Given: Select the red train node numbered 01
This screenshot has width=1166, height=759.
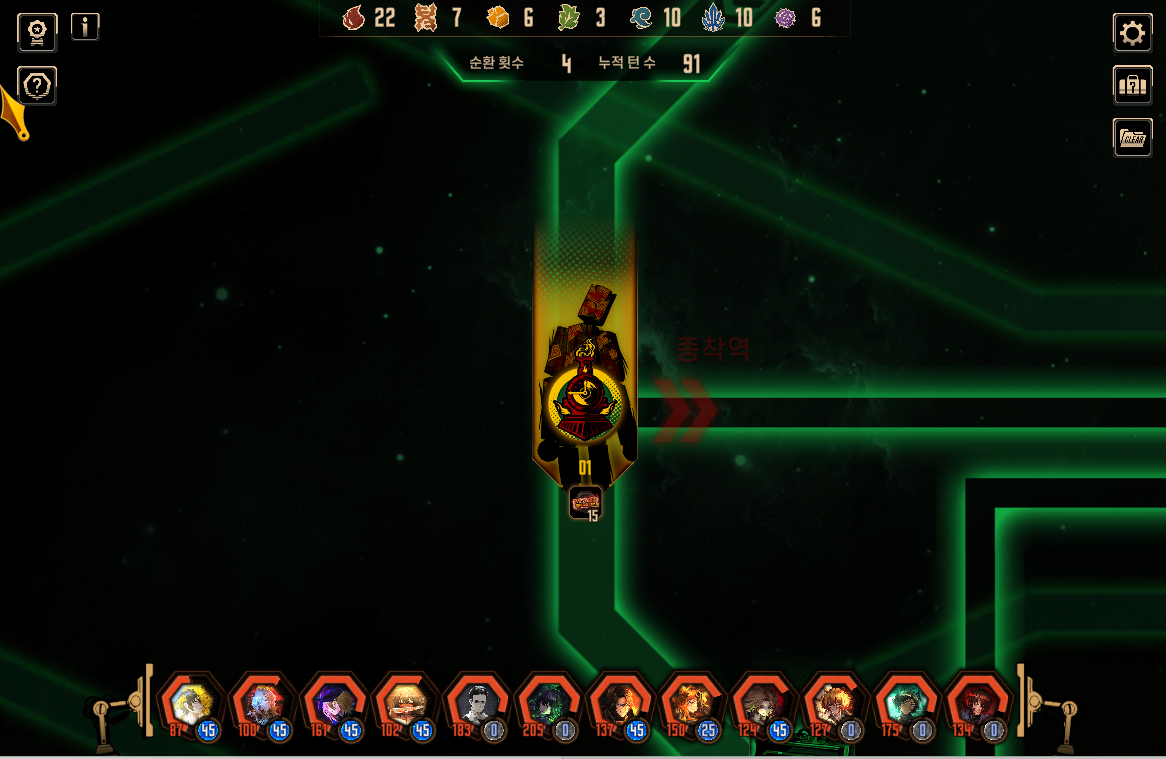Looking at the screenshot, I should pyautogui.click(x=585, y=400).
